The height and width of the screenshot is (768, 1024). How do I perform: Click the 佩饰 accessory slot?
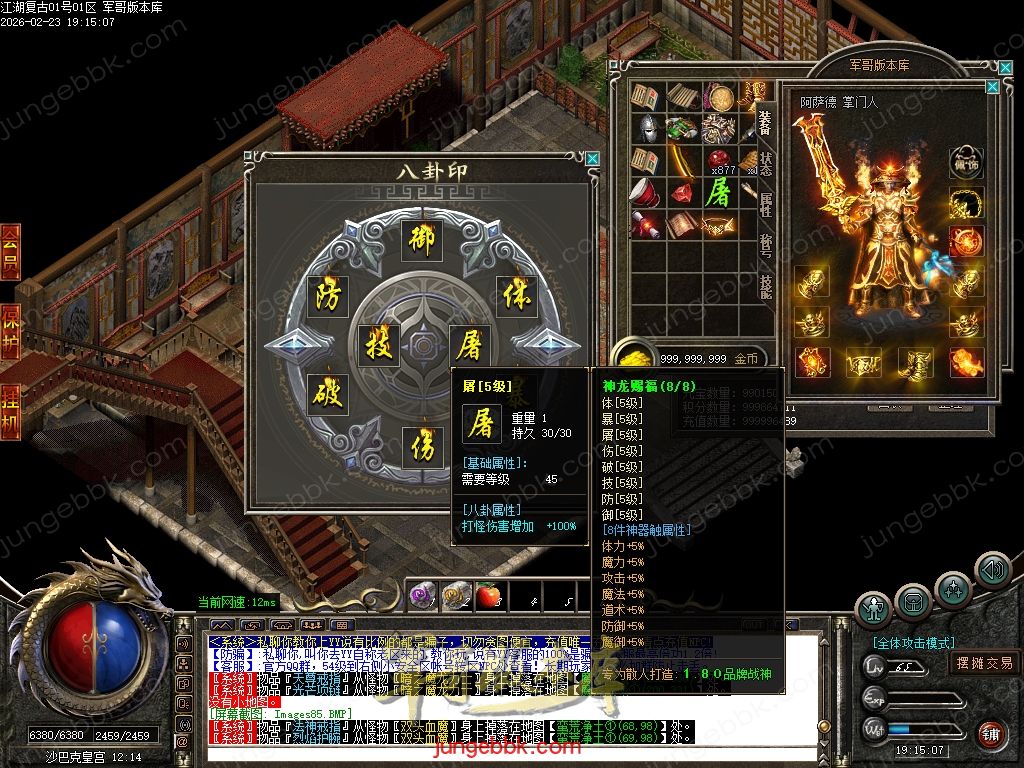point(965,160)
